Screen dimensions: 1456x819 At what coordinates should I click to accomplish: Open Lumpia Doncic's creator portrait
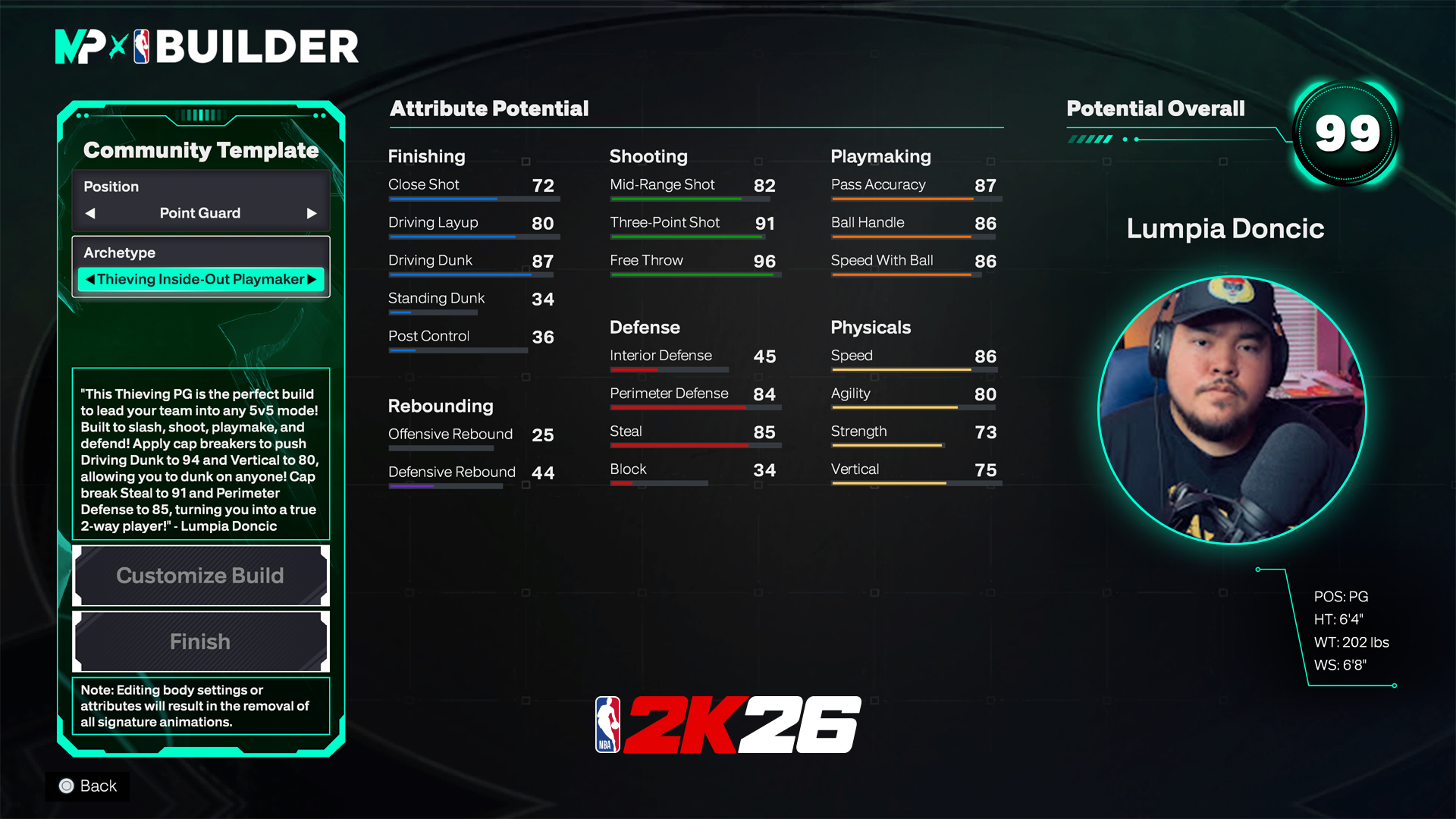coord(1232,410)
